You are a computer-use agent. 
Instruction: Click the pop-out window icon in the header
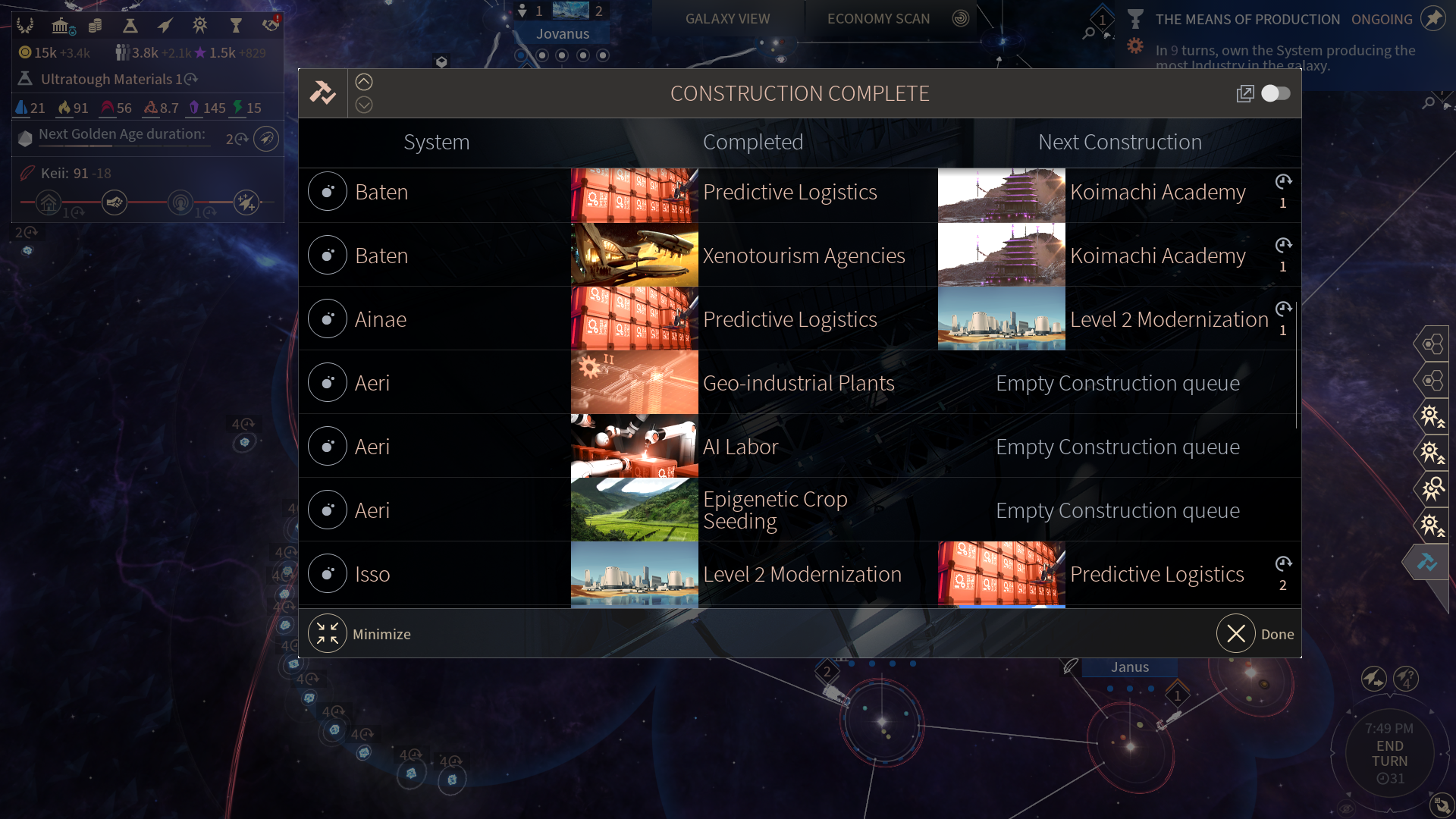[x=1244, y=93]
